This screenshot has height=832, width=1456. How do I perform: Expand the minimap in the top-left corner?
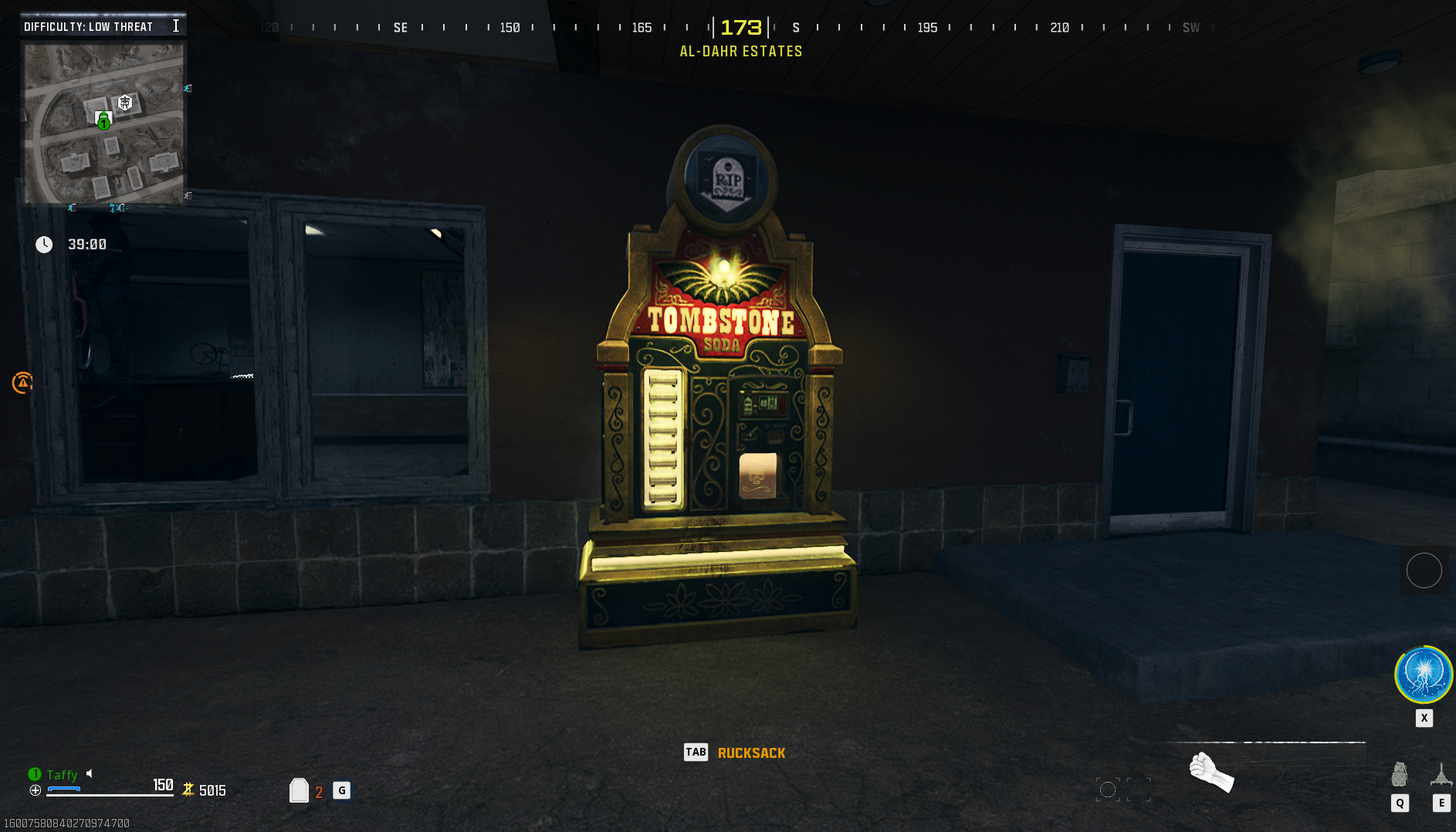coord(103,123)
